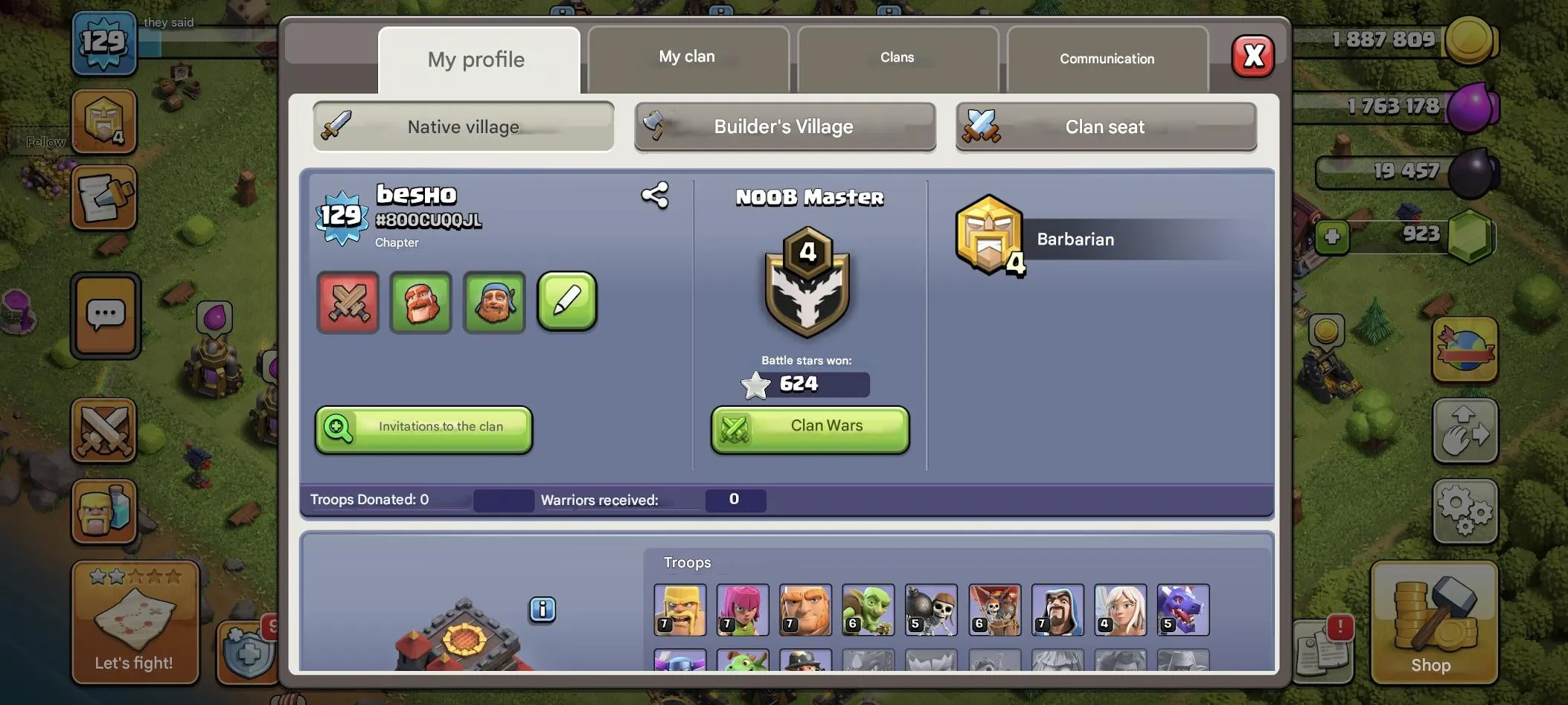Switch profile view to Builder's Village

point(784,126)
